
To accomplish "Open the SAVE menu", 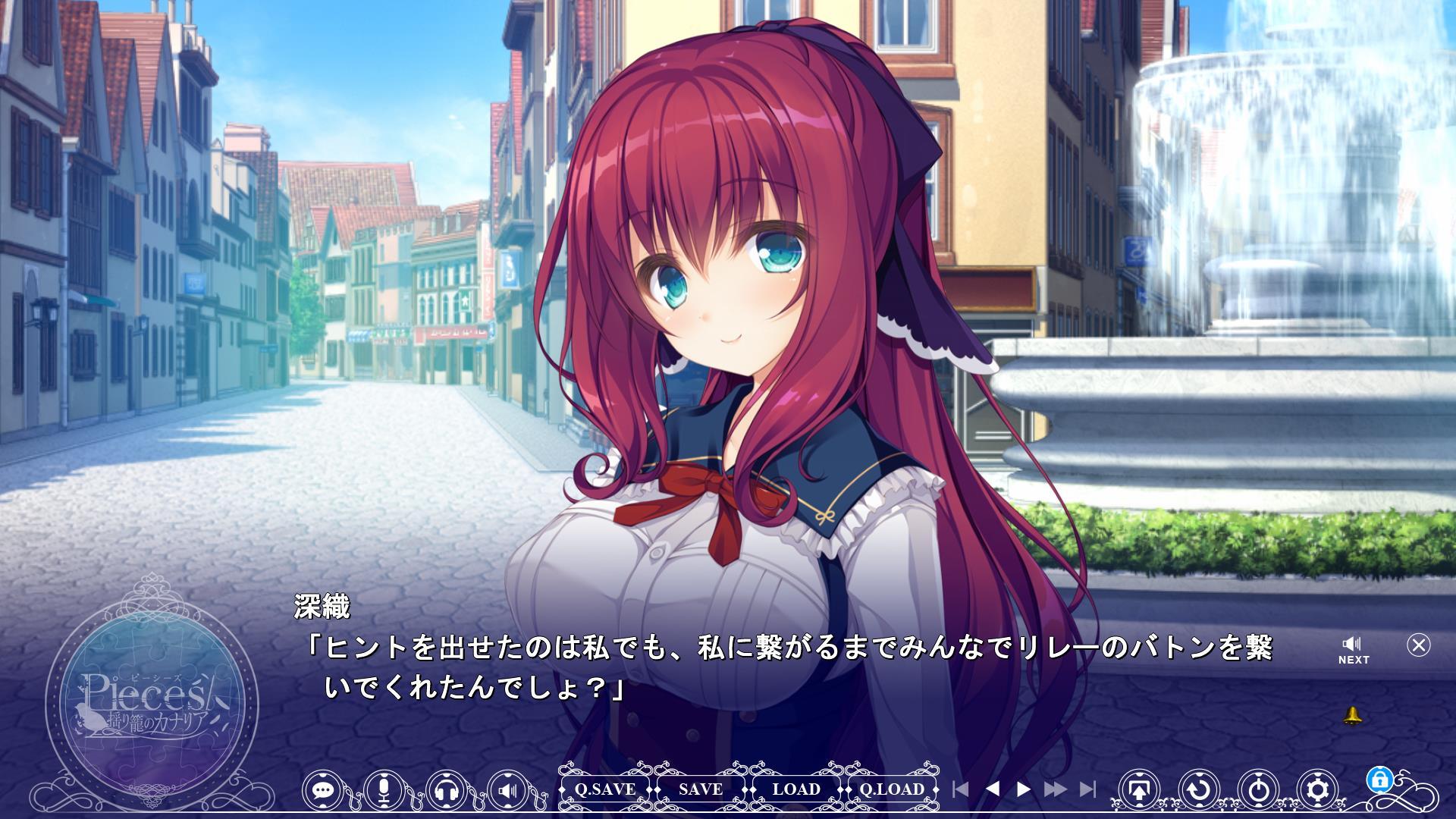I will point(700,789).
